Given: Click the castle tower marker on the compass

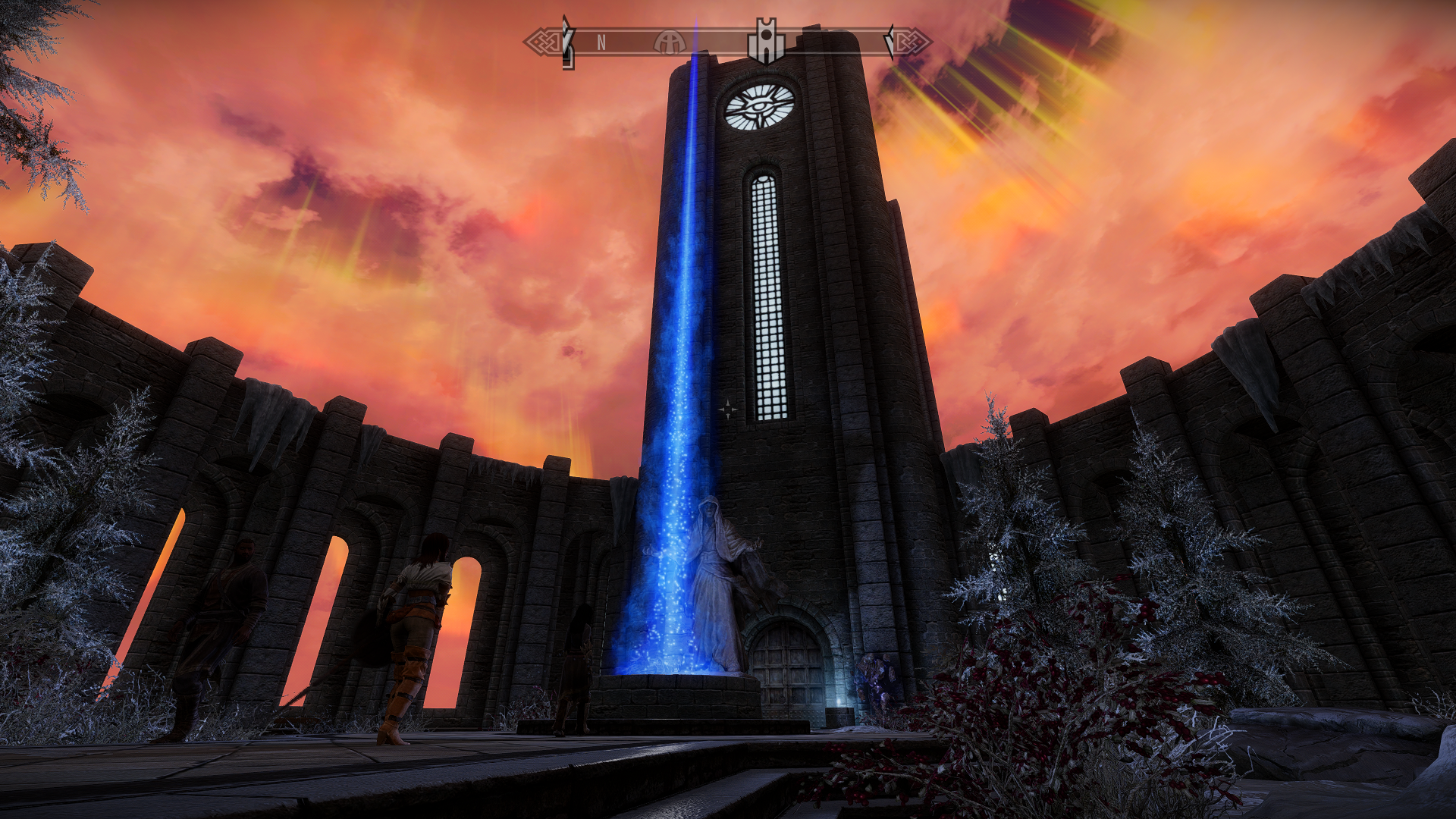Looking at the screenshot, I should 766,42.
